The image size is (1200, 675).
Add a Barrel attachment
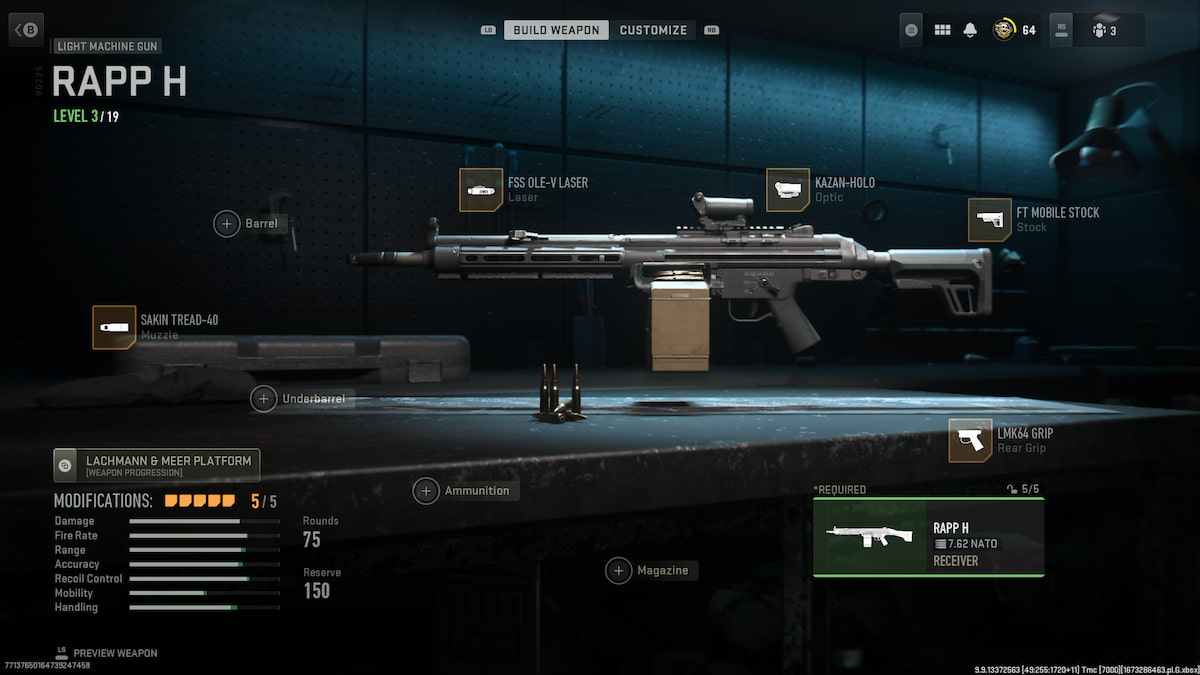coord(227,223)
